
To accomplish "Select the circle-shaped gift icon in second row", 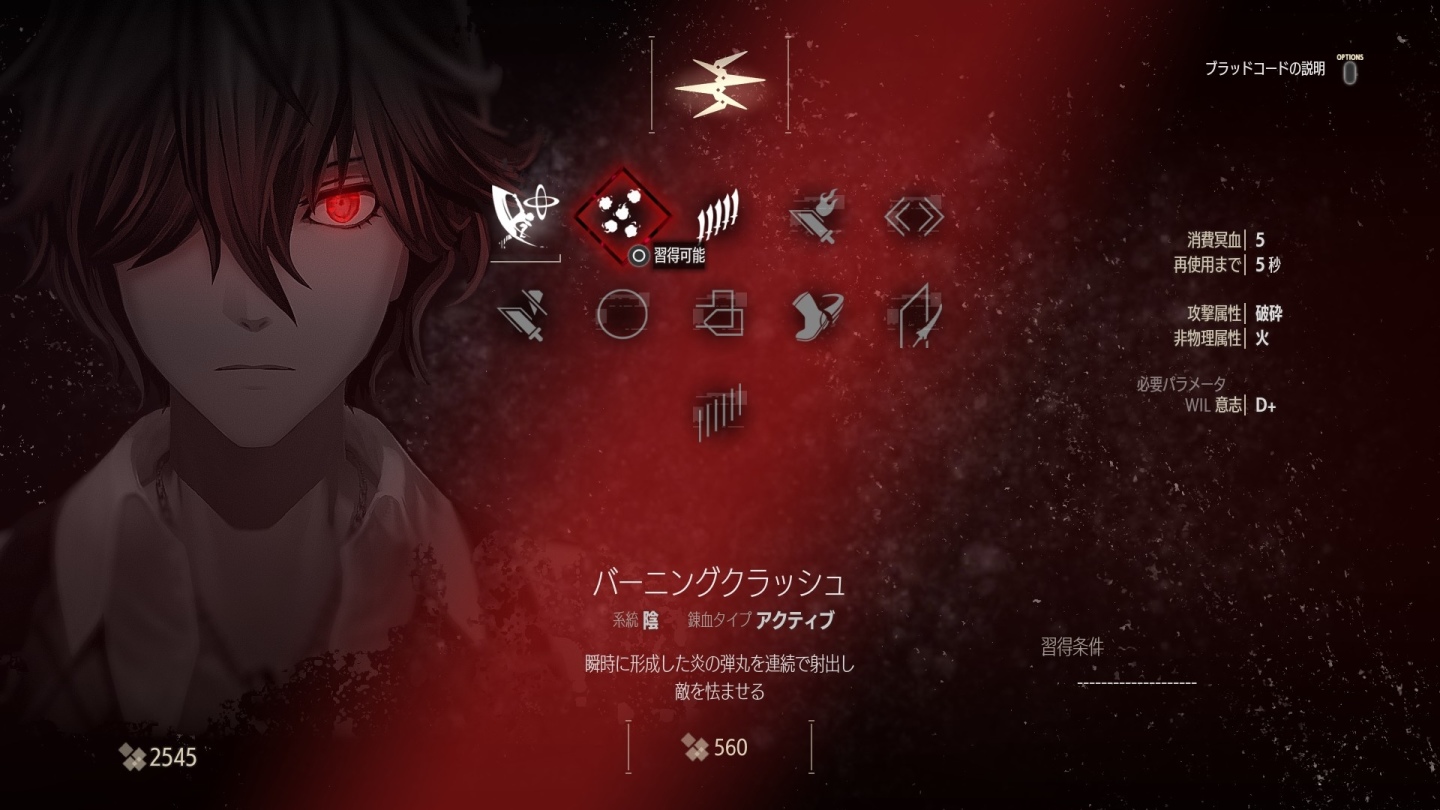I will tap(623, 318).
